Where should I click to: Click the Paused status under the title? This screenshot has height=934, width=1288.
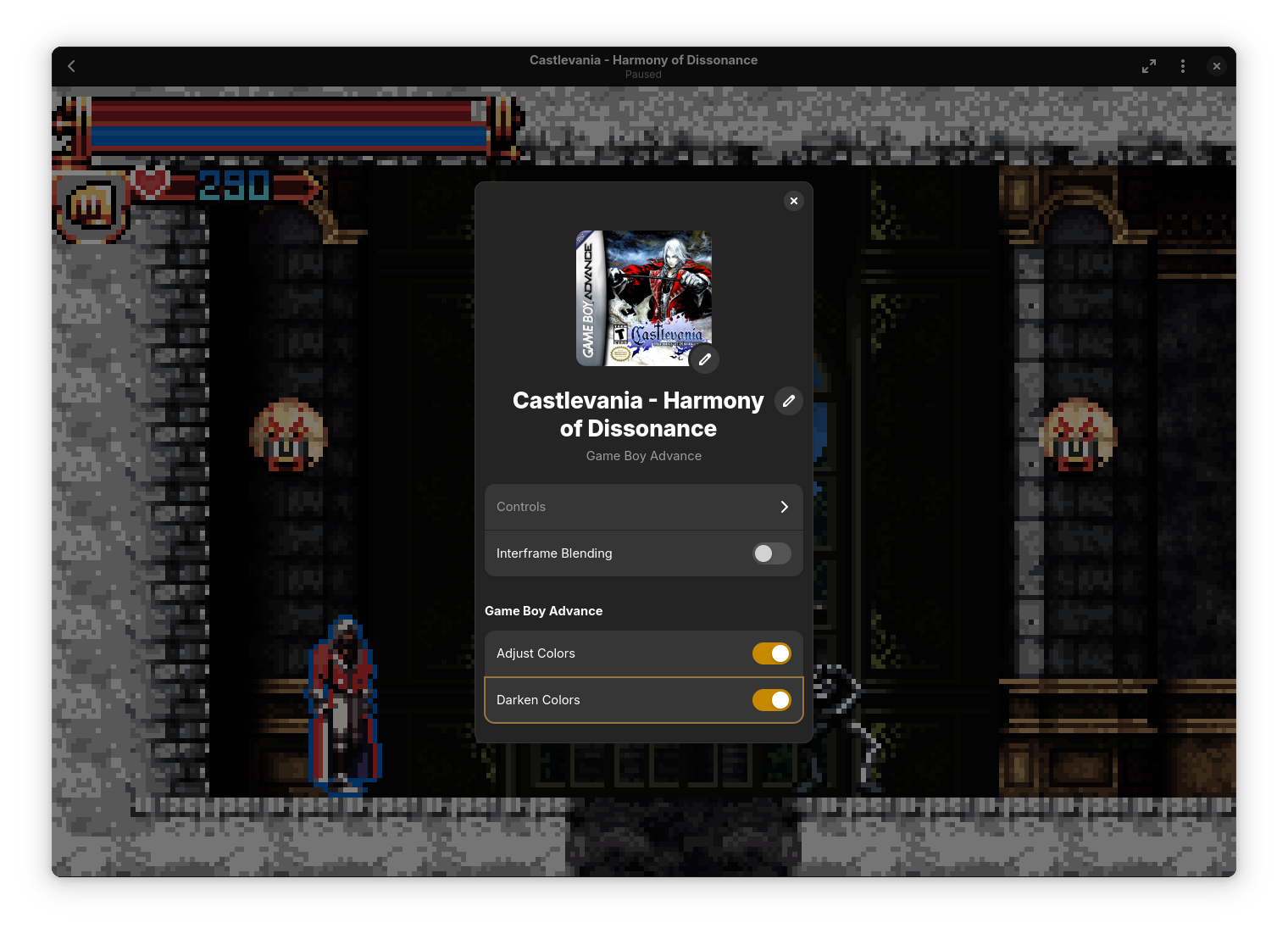coord(643,75)
